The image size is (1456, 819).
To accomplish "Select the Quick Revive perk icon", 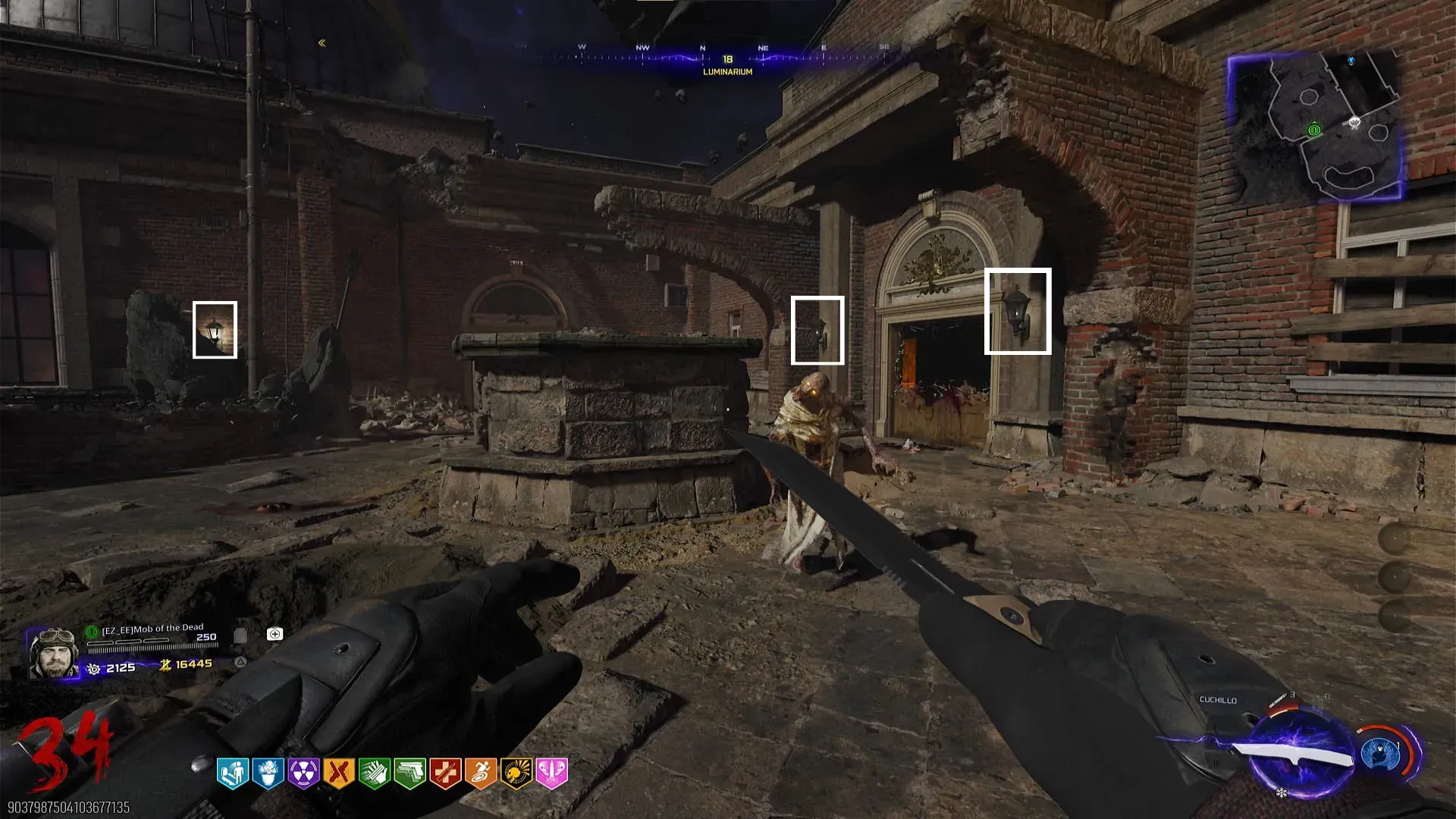I will [x=233, y=773].
